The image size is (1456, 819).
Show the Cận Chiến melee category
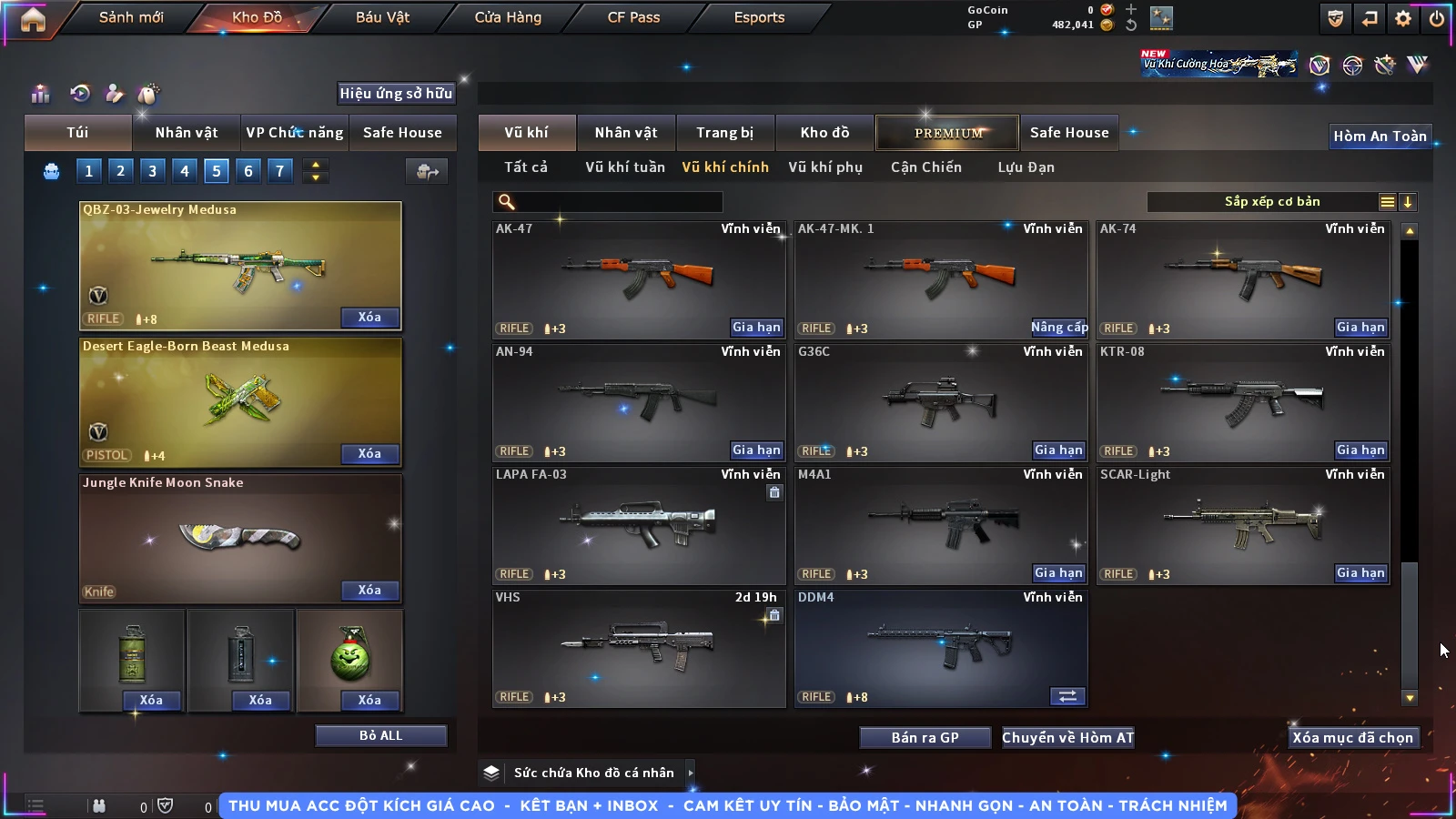925,167
